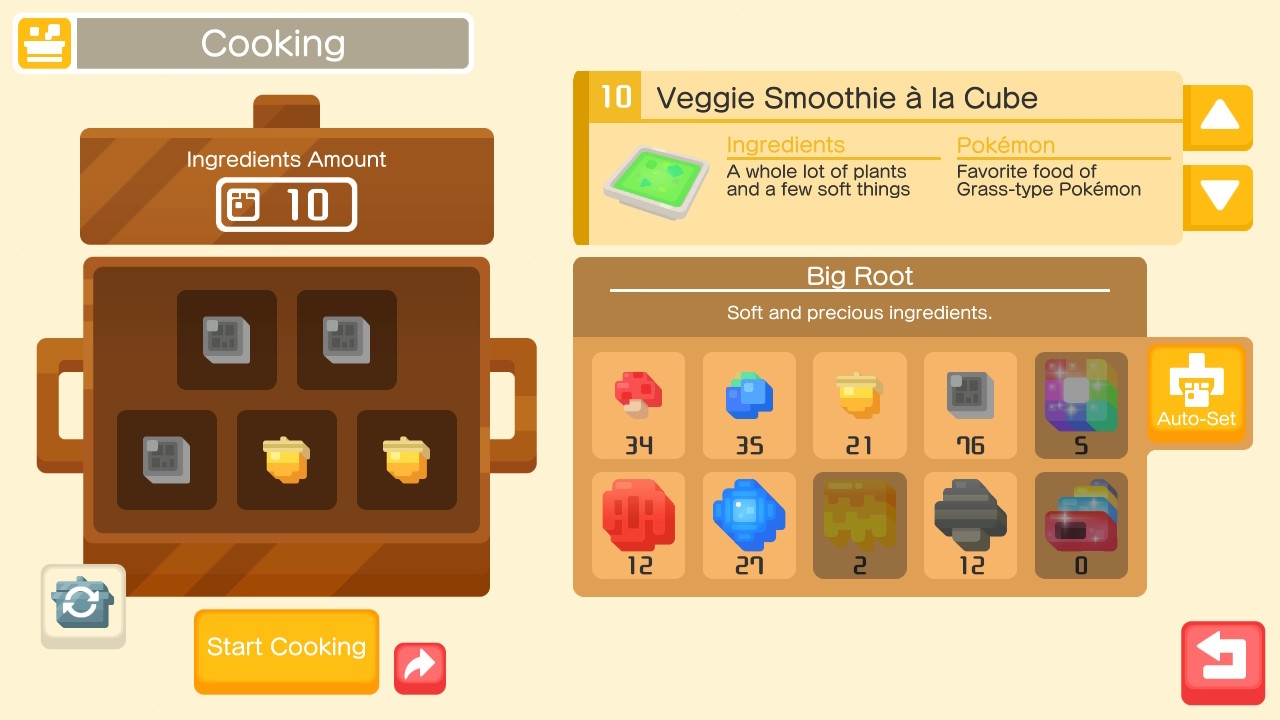Choose the Balm Mushroom ingredient with 12
The height and width of the screenshot is (720, 1280).
tap(970, 525)
